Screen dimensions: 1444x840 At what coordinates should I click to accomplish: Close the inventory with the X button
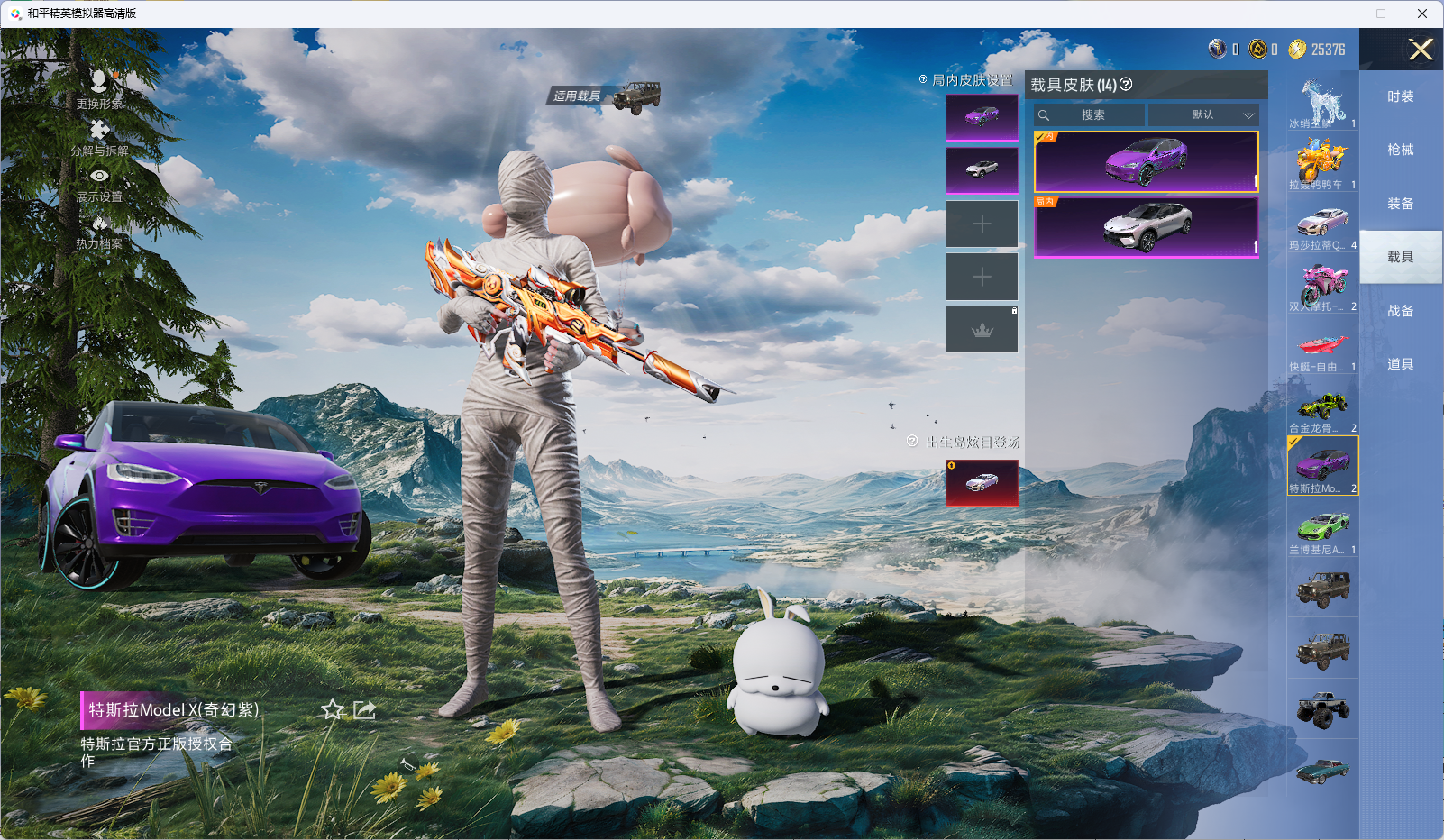(x=1421, y=50)
